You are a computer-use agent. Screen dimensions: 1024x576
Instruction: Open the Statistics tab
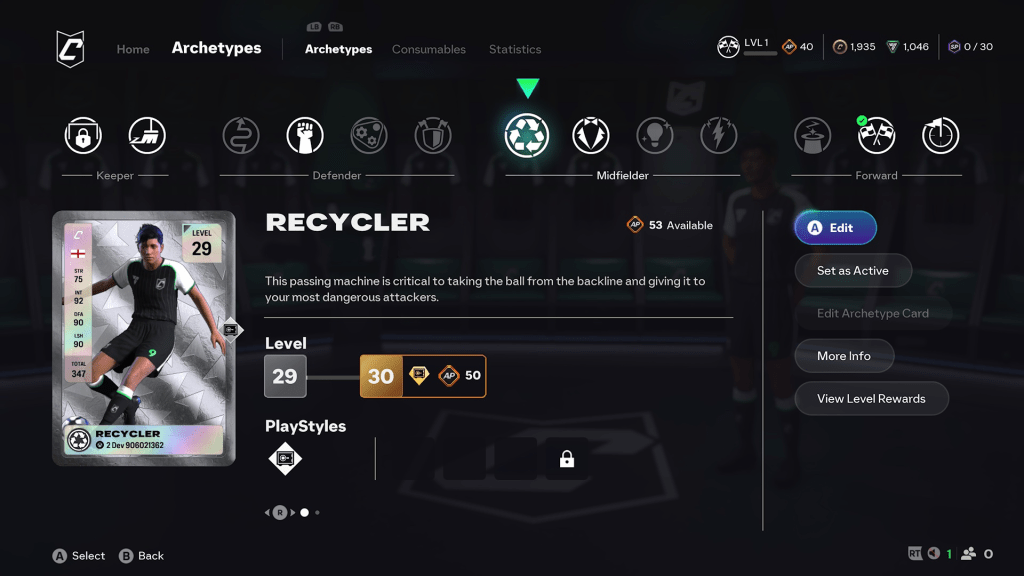point(515,49)
